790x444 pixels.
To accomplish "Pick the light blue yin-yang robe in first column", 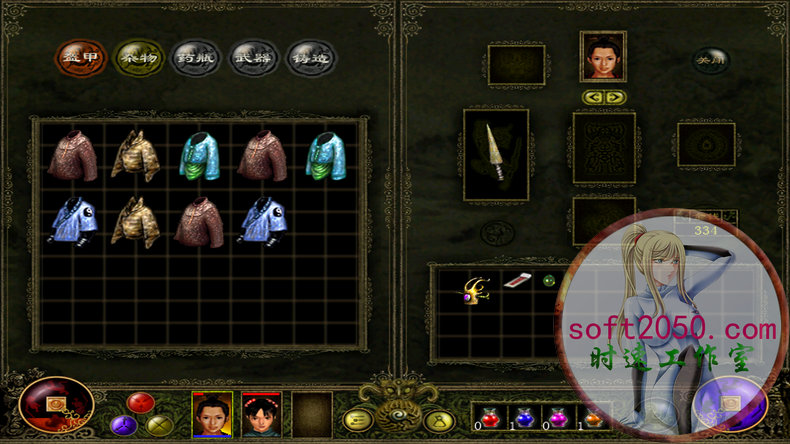I will [73, 221].
